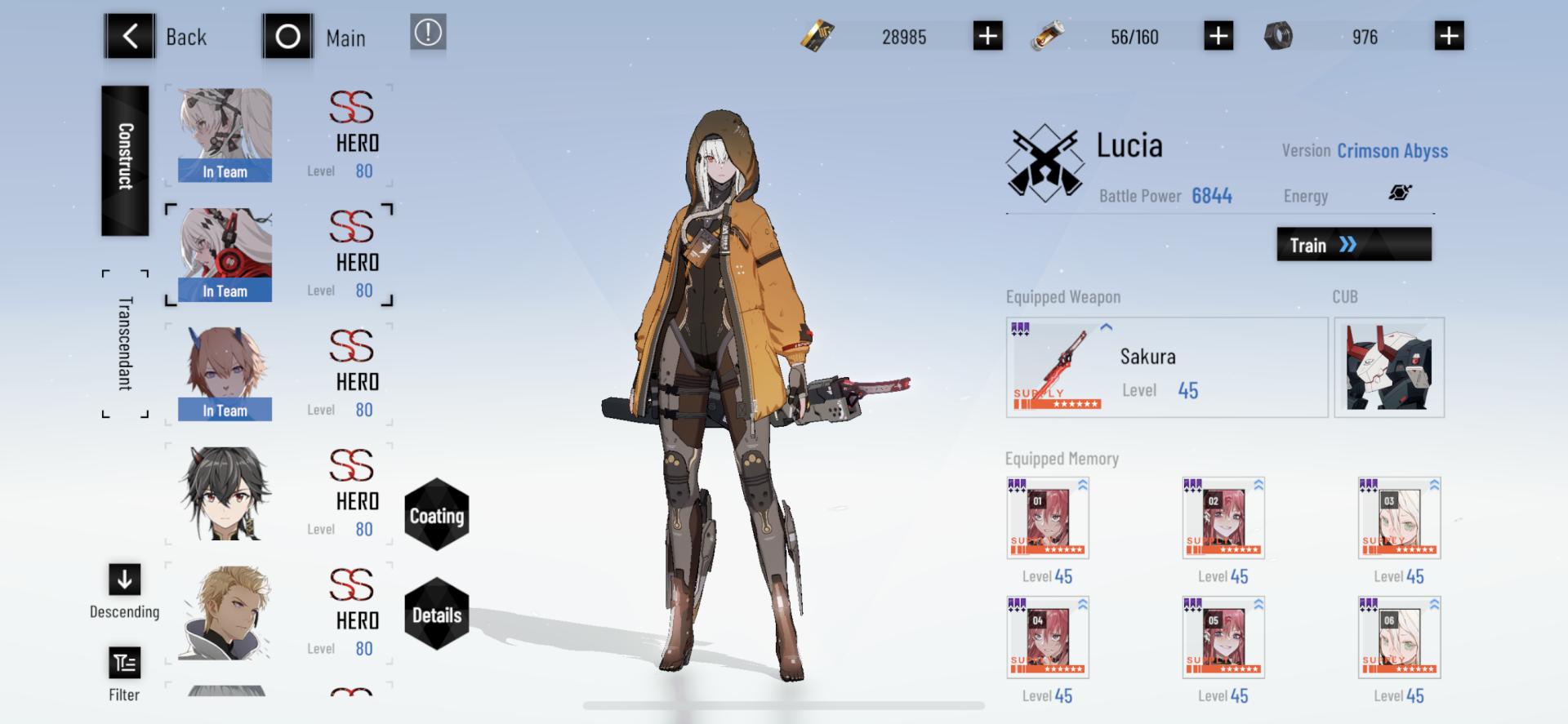Switch to the Transcendant tab
This screenshot has height=724, width=1568.
125,344
